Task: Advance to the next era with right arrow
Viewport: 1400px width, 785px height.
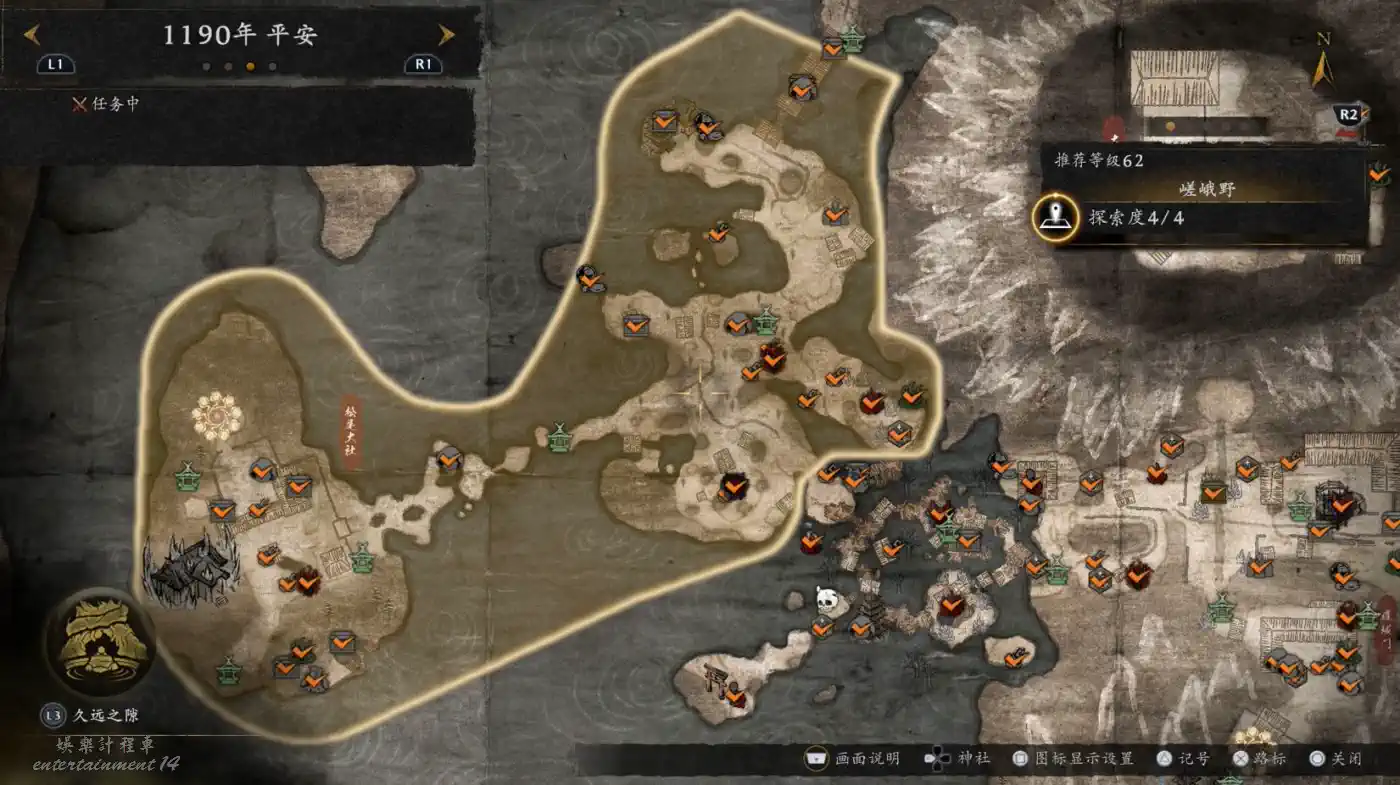Action: (446, 36)
